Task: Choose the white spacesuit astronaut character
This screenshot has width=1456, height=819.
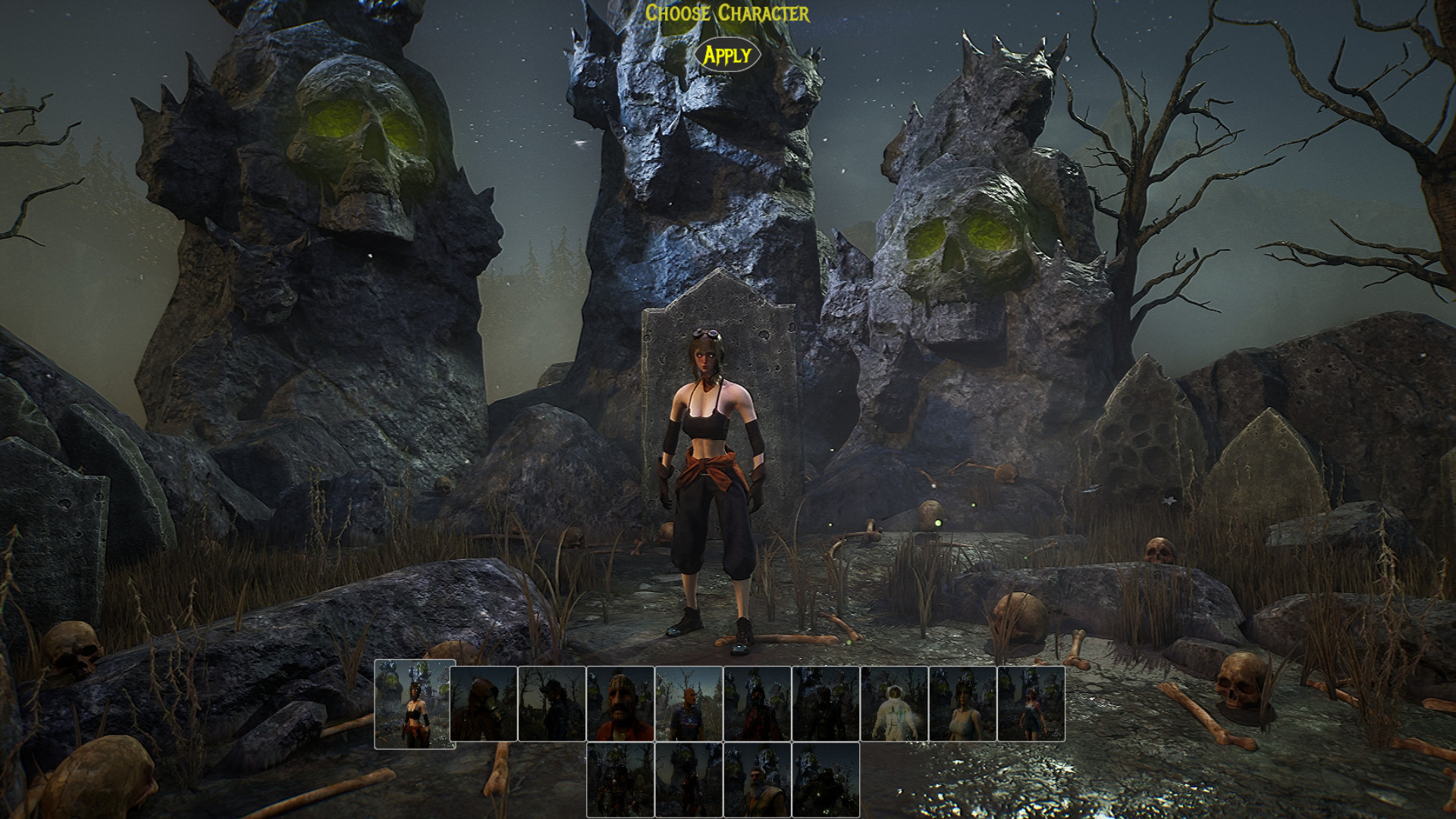Action: coord(894,704)
